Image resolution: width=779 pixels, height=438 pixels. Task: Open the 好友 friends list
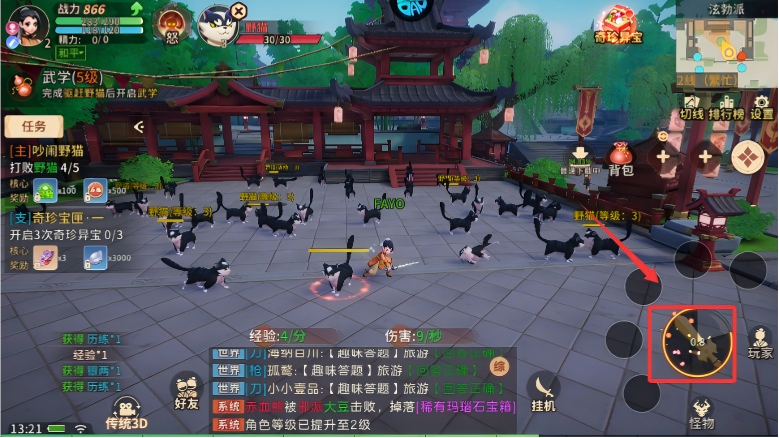(x=185, y=392)
